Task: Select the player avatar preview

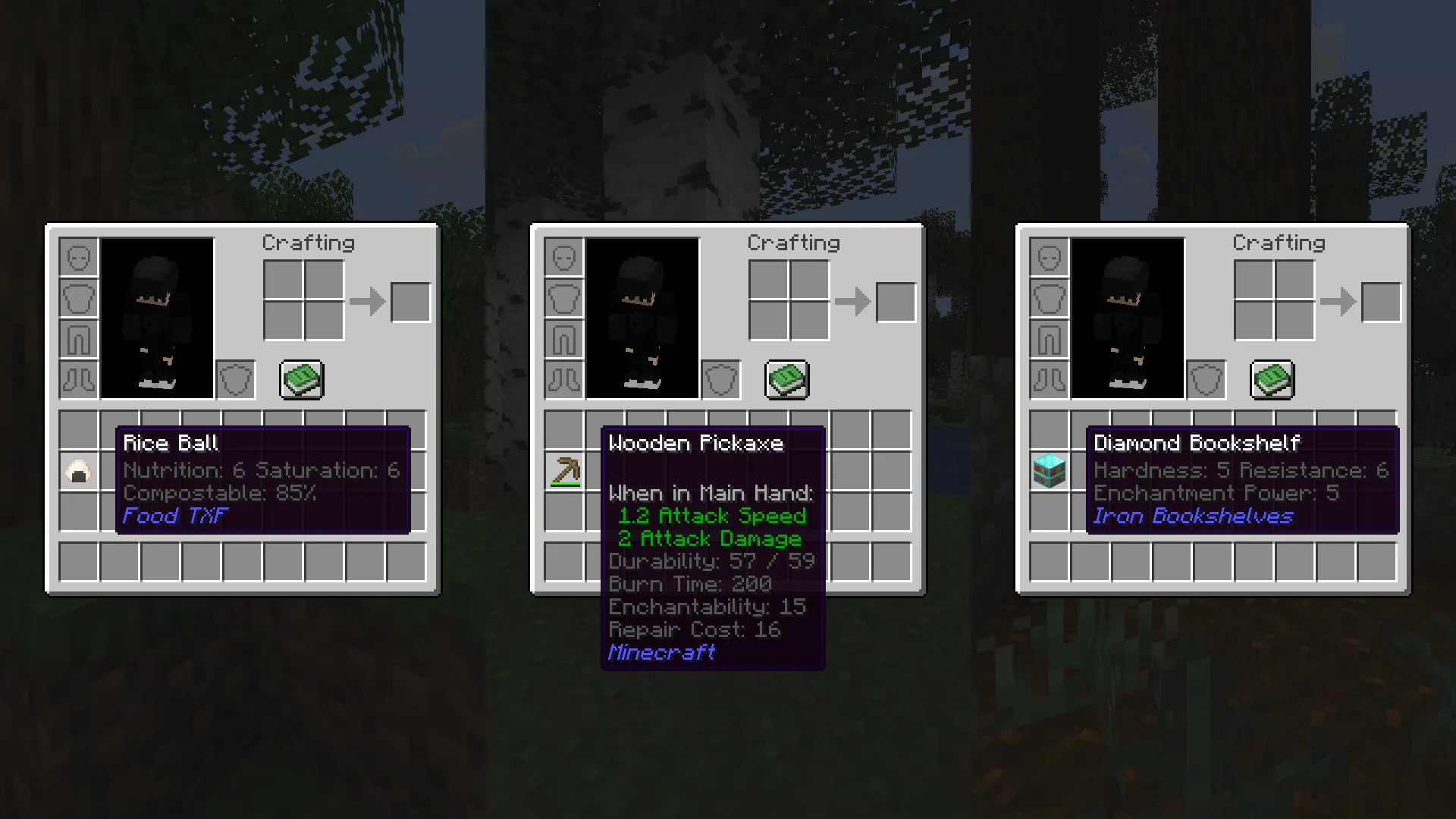Action: (x=155, y=318)
